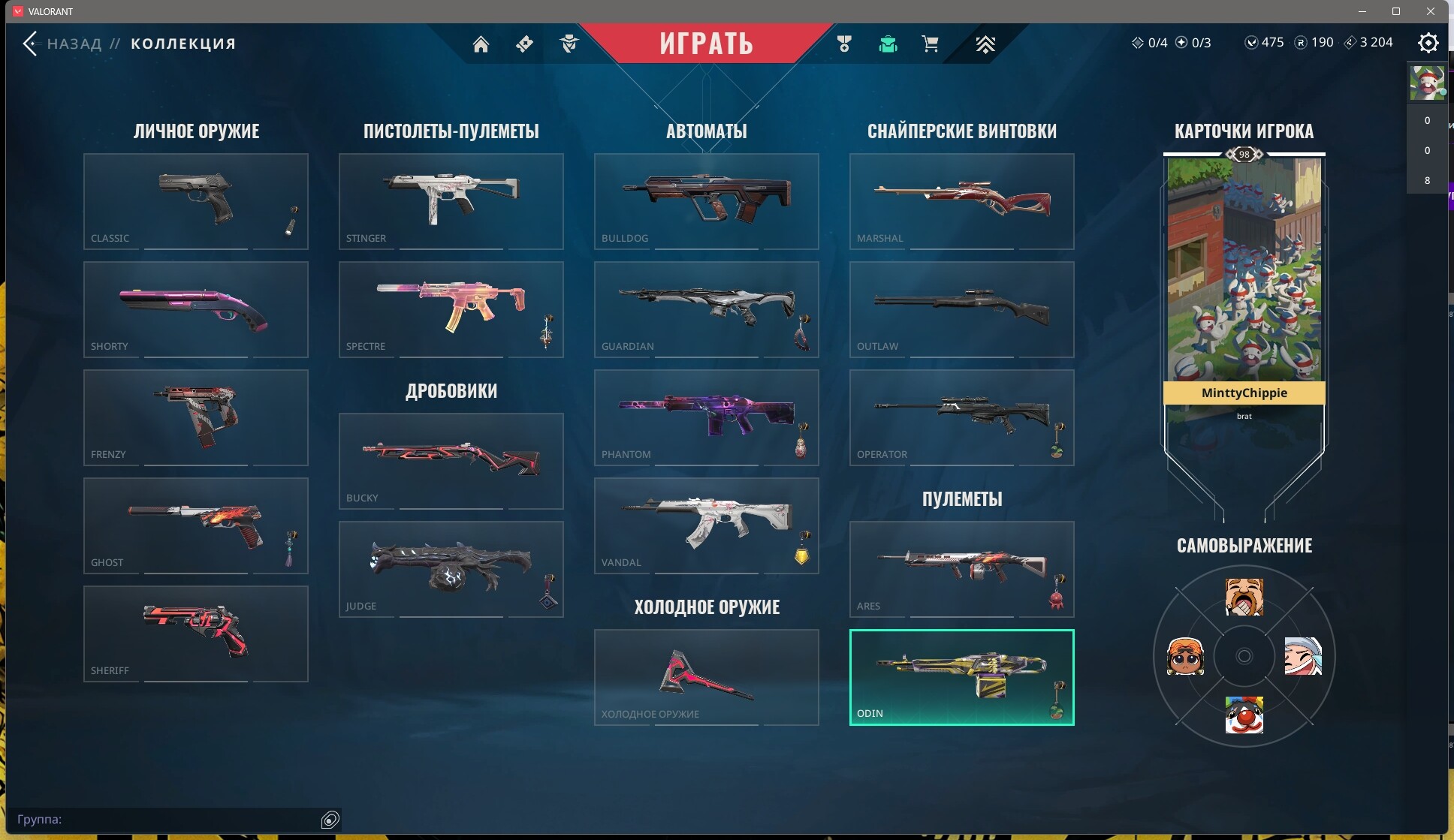
Task: Select the Sheriff revolver slot
Action: tap(195, 634)
